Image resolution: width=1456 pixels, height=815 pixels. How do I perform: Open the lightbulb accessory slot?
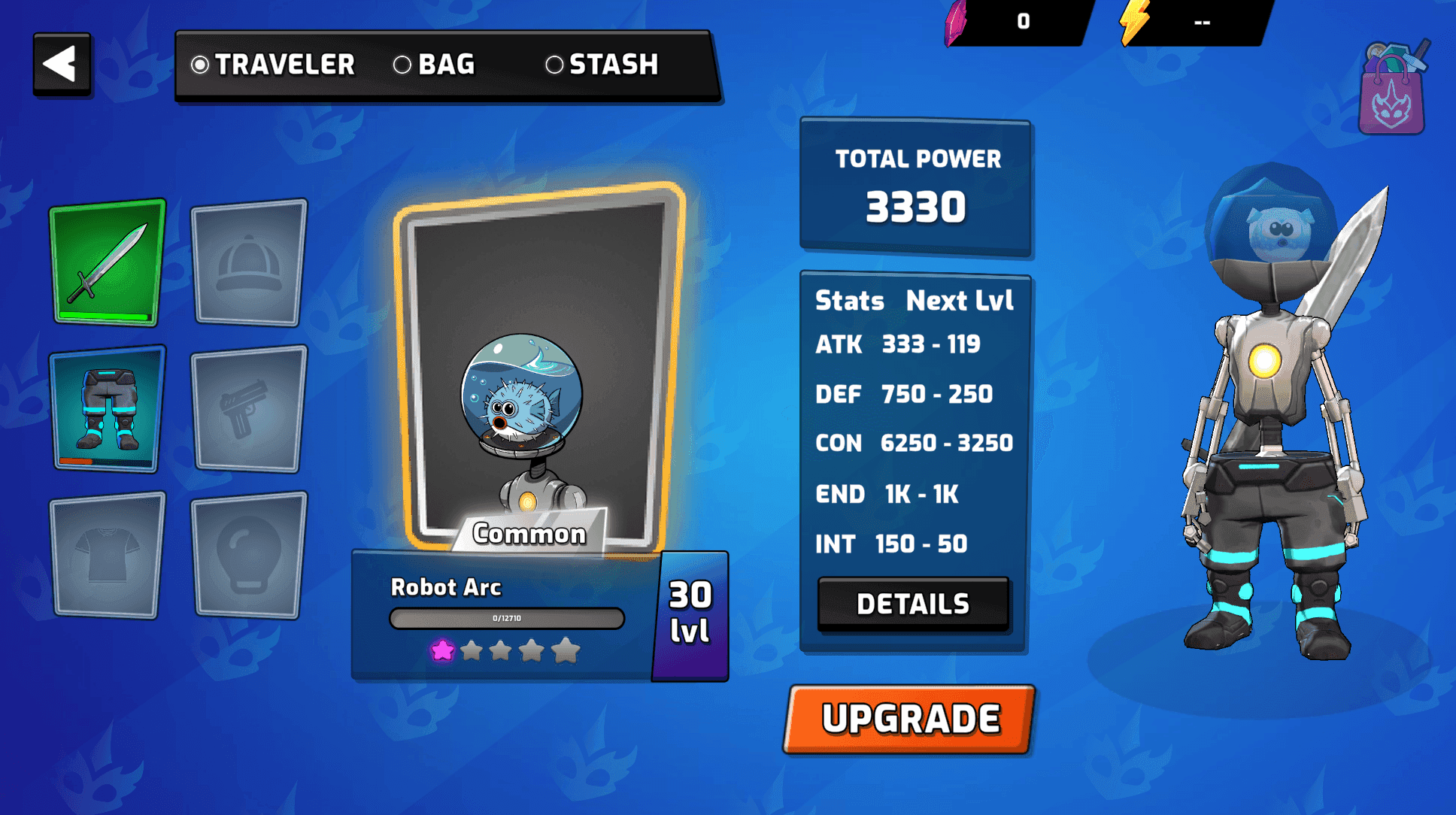point(248,554)
